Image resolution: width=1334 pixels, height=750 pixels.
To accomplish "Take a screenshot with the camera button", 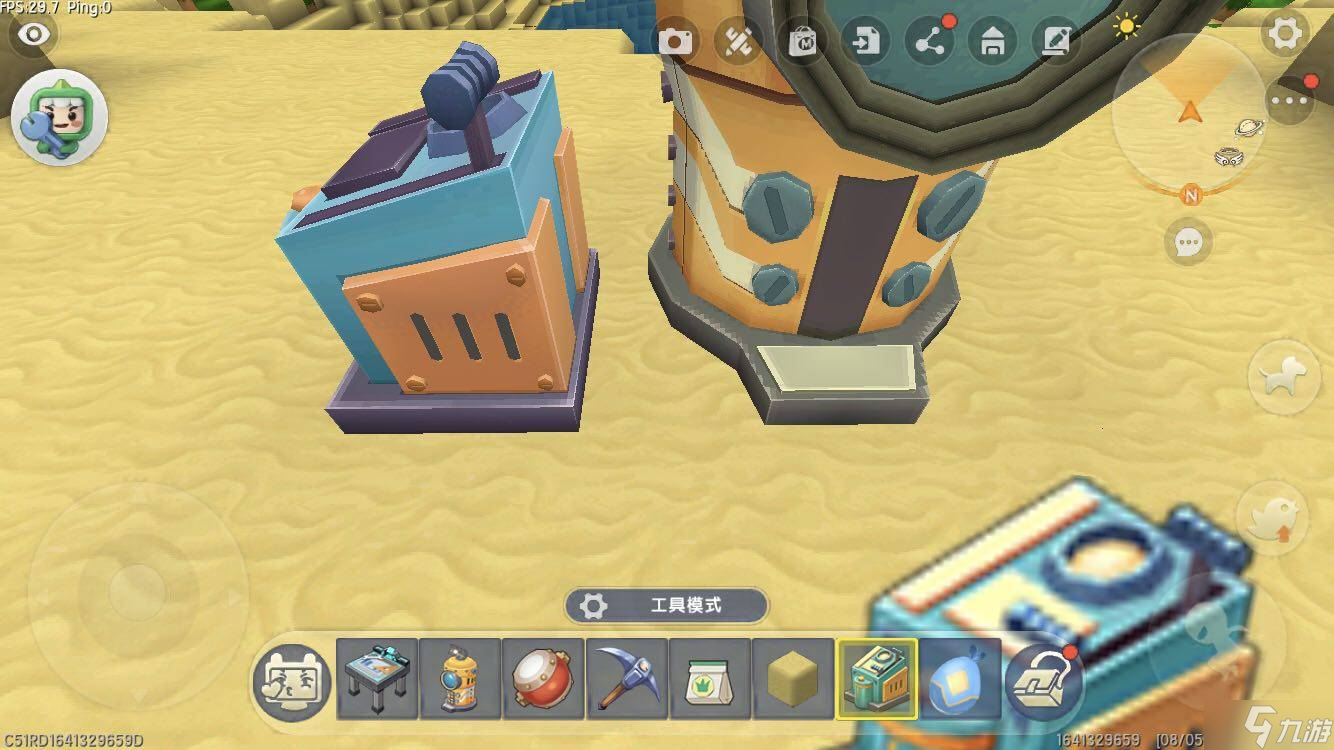I will pos(675,41).
